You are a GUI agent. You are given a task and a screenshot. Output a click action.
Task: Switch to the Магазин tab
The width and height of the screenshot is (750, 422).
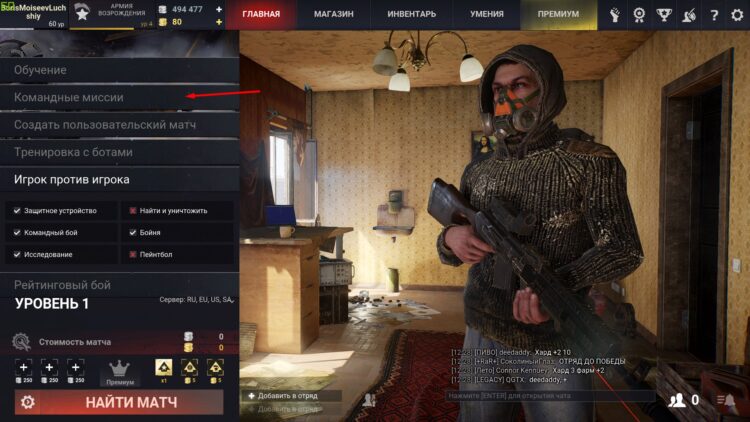[335, 15]
